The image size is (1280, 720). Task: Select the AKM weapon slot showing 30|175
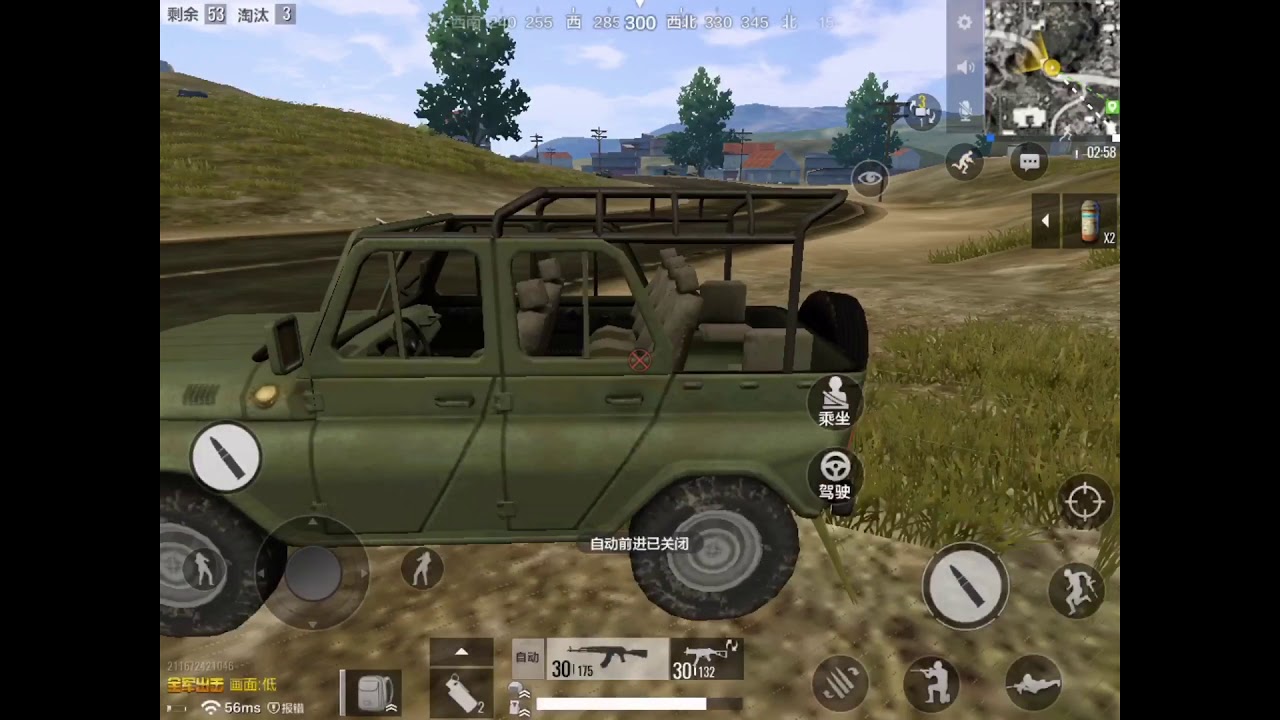tap(605, 660)
